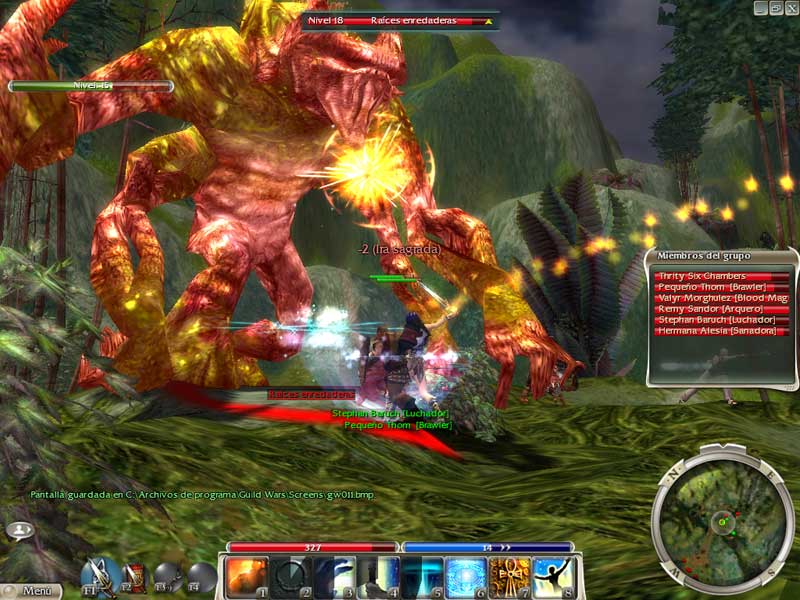Viewport: 800px width, 600px height.
Task: Trigger the skill in slot 4
Action: click(x=378, y=577)
